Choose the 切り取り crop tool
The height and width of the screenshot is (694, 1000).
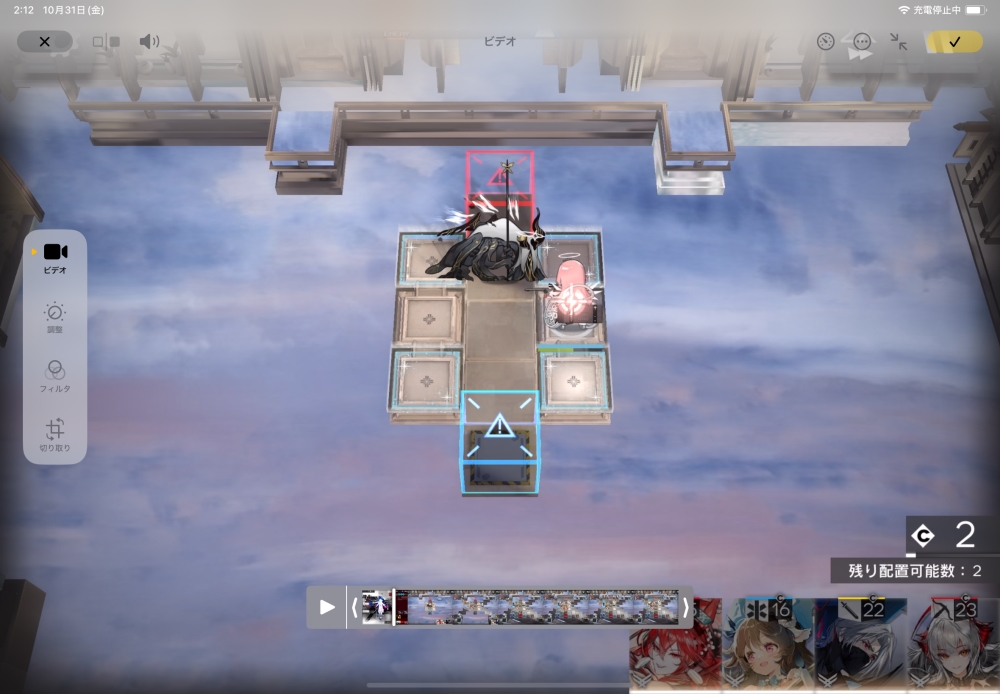(x=55, y=433)
